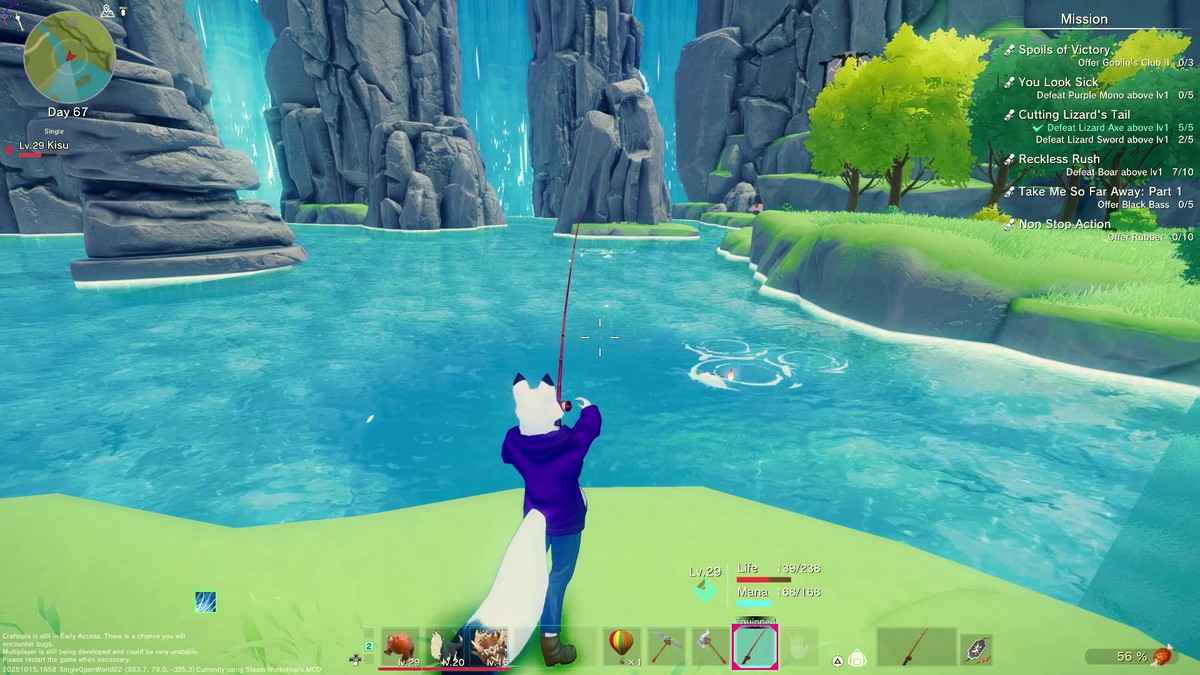This screenshot has height=675, width=1200.
Task: Open the Cutting Lizard's Tail mission
Action: coord(1073,115)
